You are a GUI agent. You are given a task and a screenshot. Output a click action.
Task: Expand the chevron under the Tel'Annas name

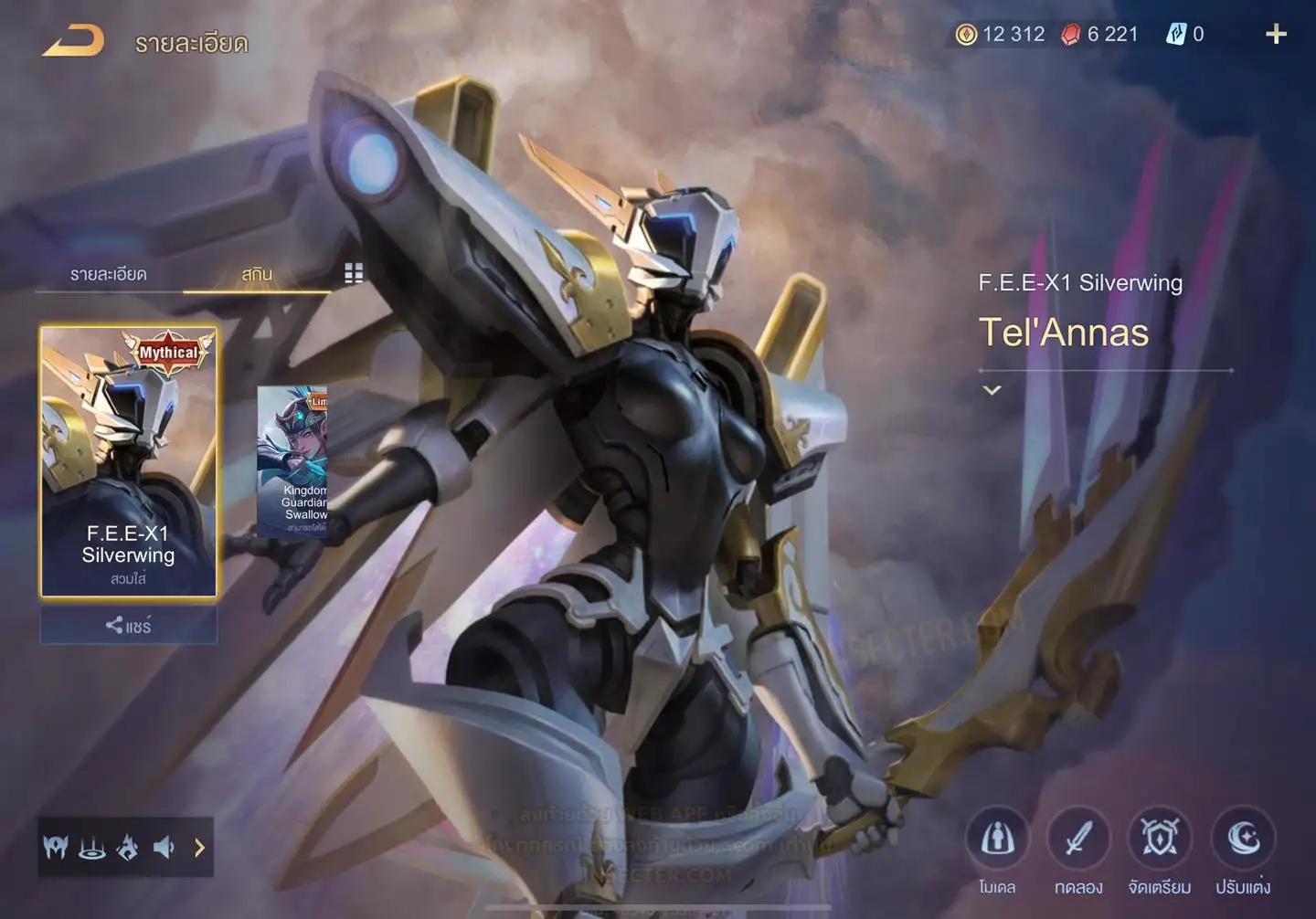[x=992, y=390]
